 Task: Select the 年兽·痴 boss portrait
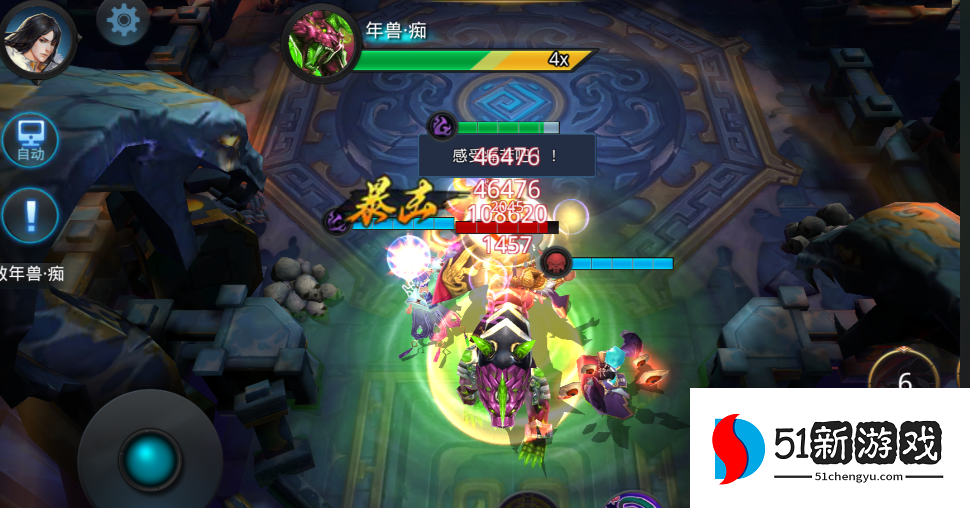[320, 44]
